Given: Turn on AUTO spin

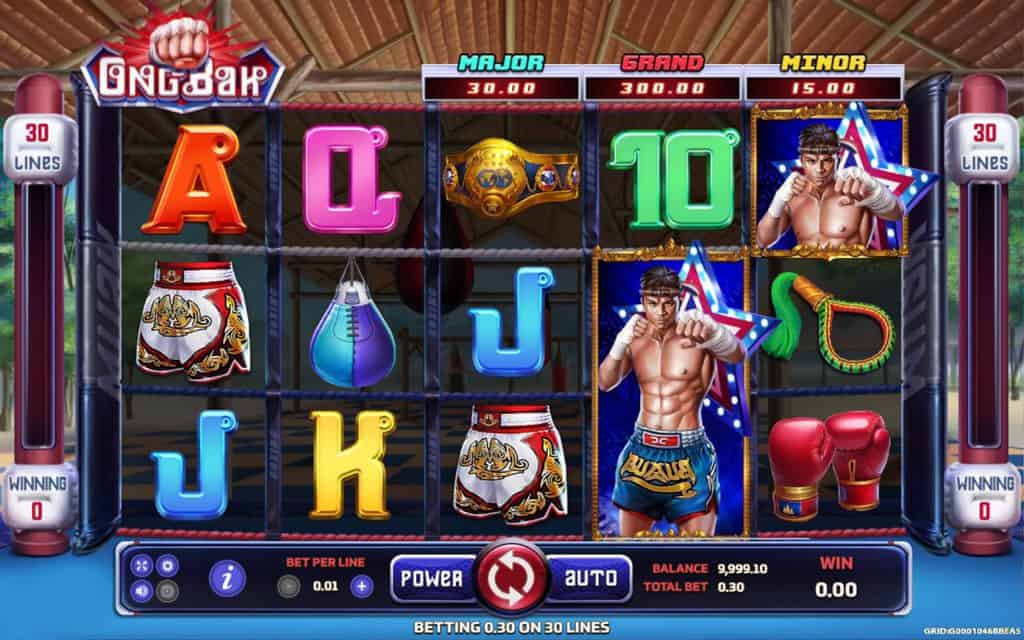Looking at the screenshot, I should click(x=589, y=578).
